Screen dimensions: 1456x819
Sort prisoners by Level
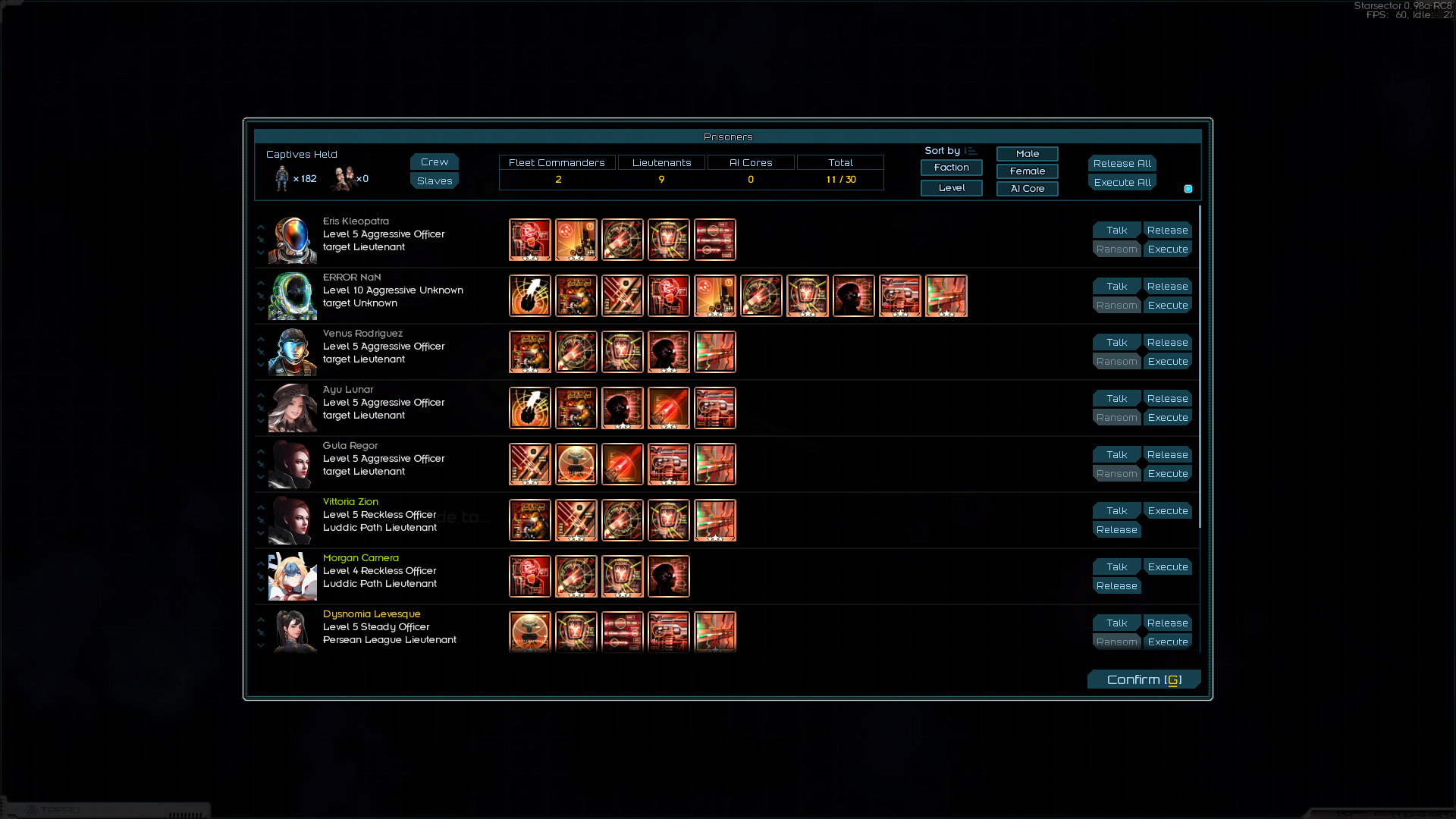[x=951, y=188]
